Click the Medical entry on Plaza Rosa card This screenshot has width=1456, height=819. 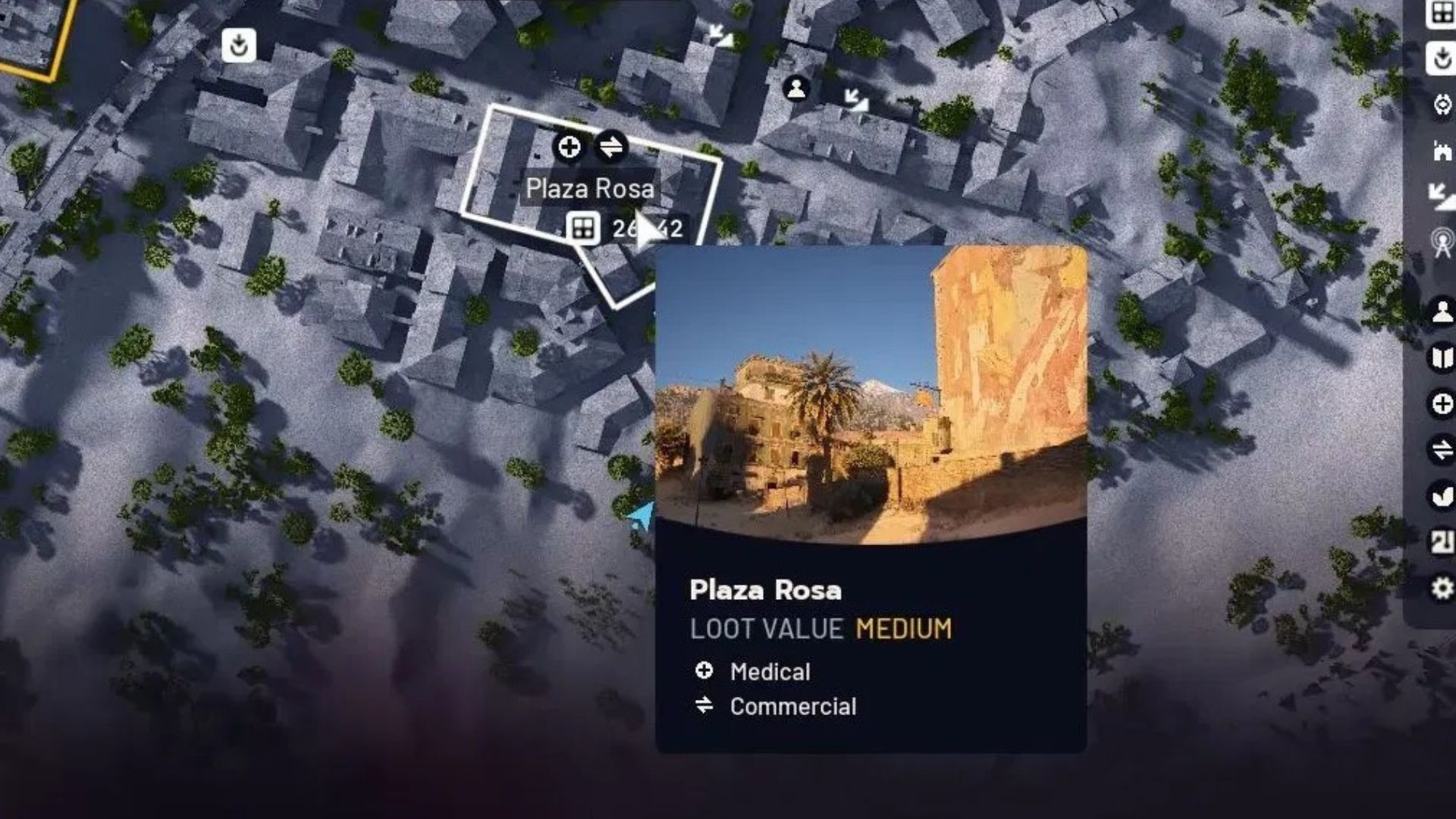769,670
